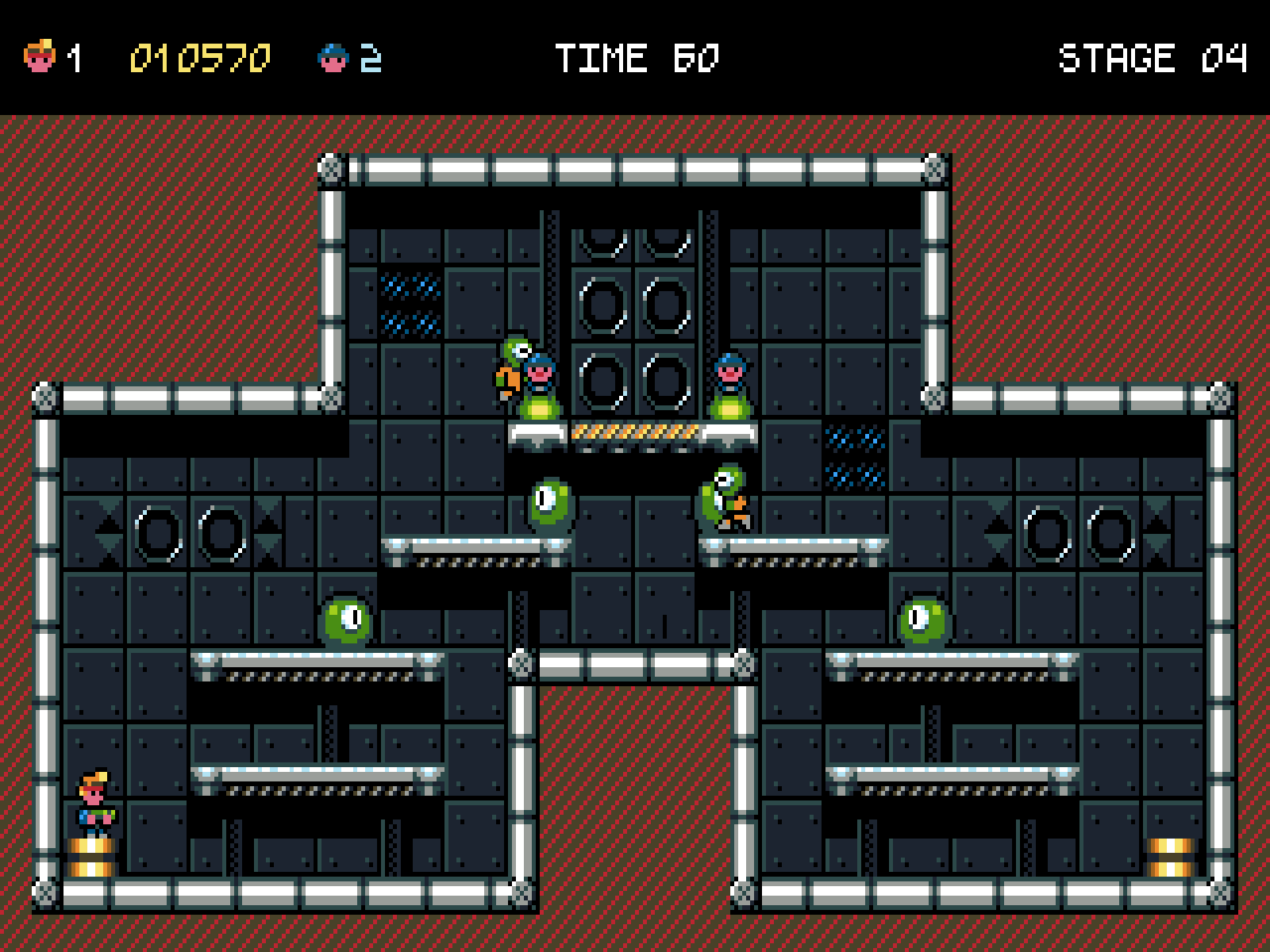This screenshot has width=1270, height=952.
Task: Click the orange-haired player lives icon
Action: pyautogui.click(x=40, y=57)
